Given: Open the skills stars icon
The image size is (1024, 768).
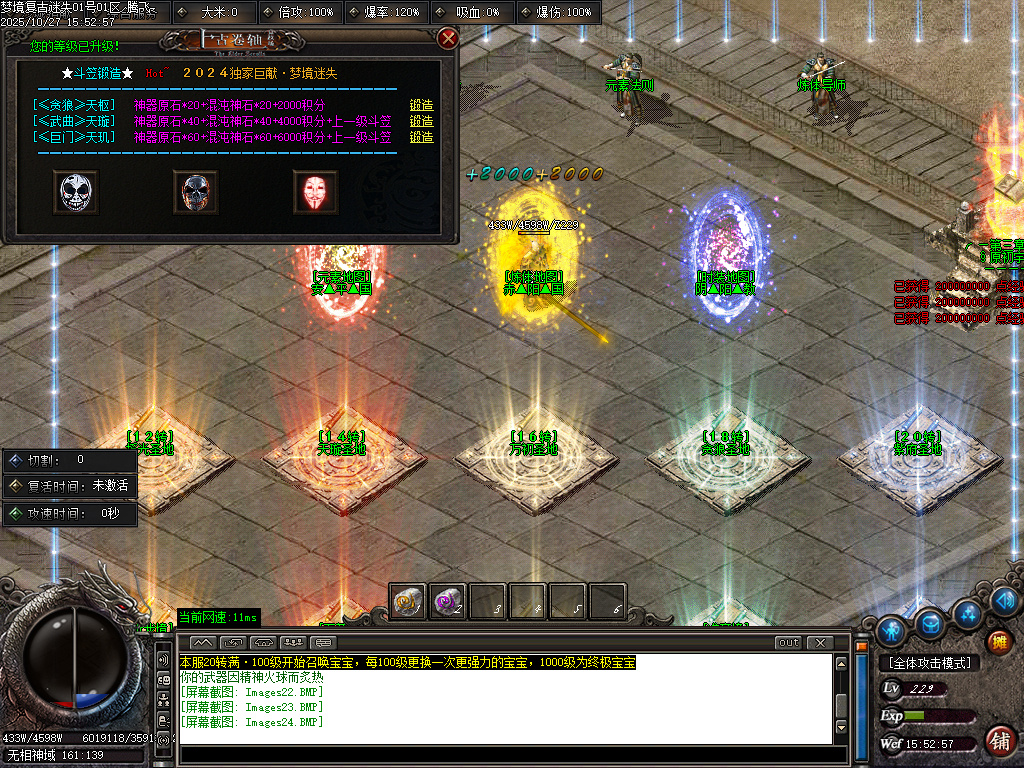Looking at the screenshot, I should [x=967, y=613].
